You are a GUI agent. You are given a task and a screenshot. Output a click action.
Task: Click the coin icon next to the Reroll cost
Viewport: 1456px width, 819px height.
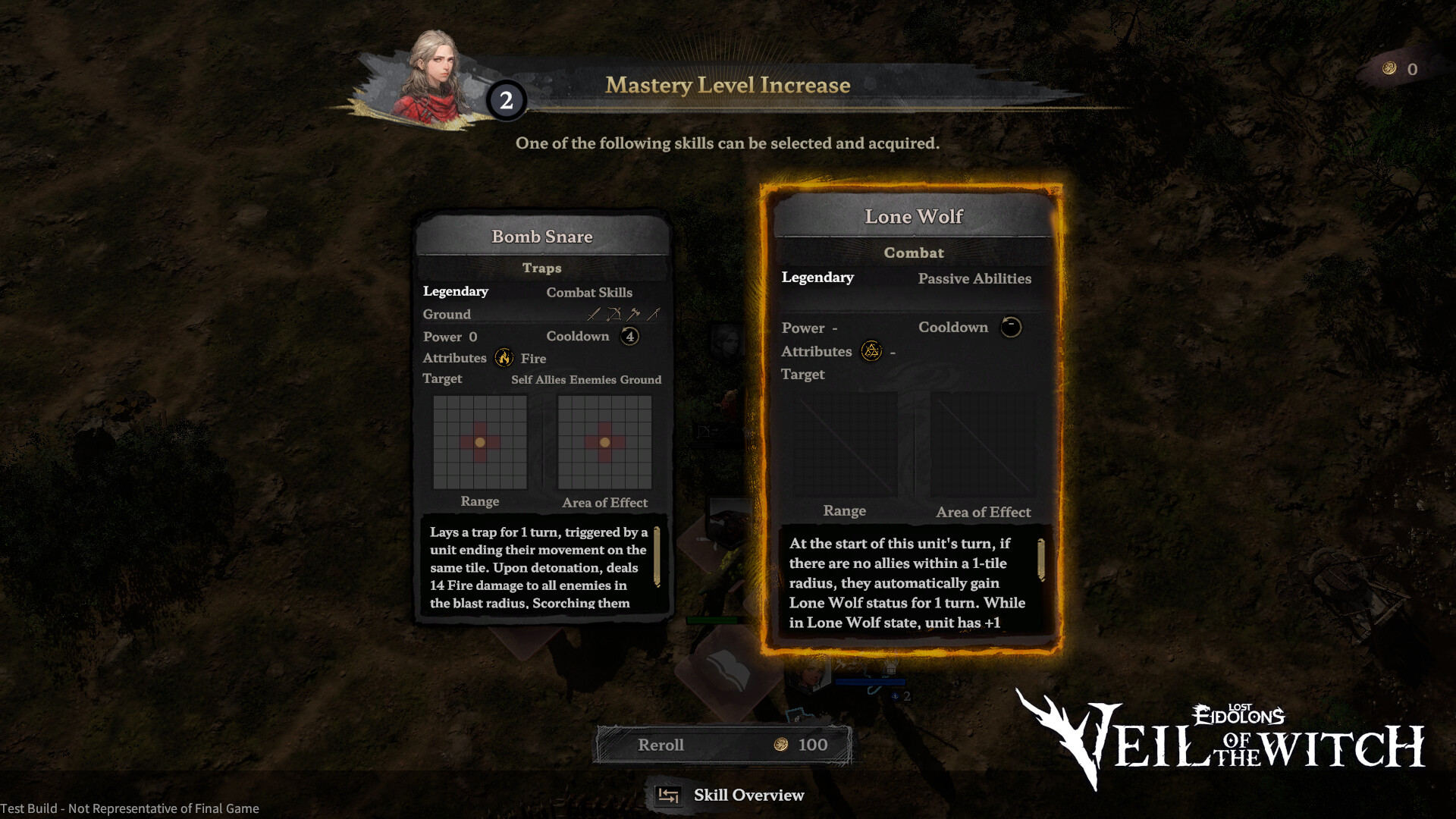pyautogui.click(x=780, y=744)
